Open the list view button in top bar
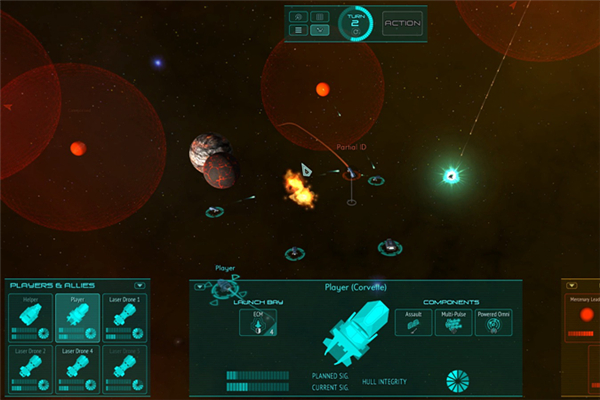The image size is (600, 400). [x=298, y=30]
